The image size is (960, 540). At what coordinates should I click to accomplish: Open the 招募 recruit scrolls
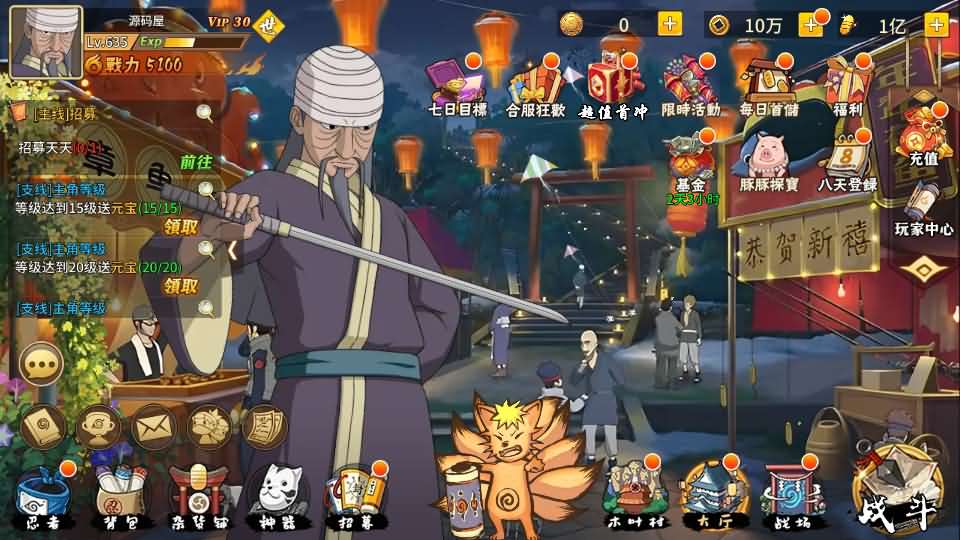pos(357,493)
